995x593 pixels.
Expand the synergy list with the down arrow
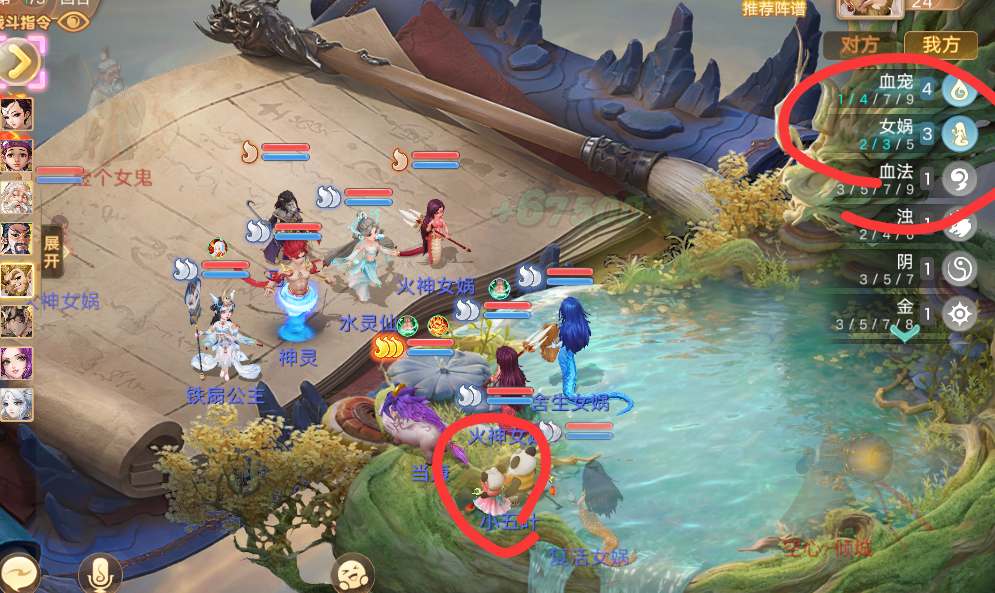[x=905, y=334]
